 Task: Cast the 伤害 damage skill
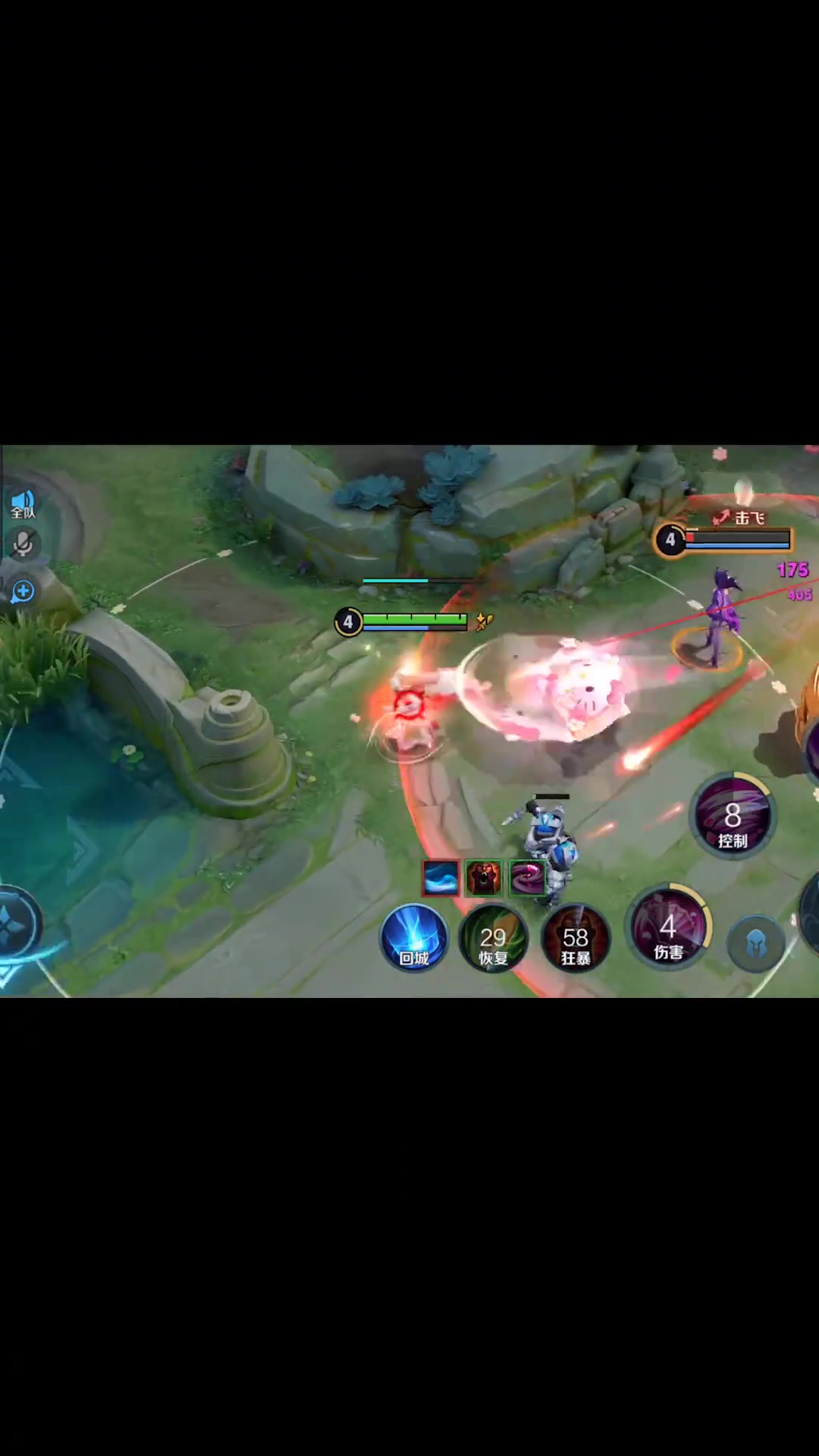pyautogui.click(x=668, y=928)
